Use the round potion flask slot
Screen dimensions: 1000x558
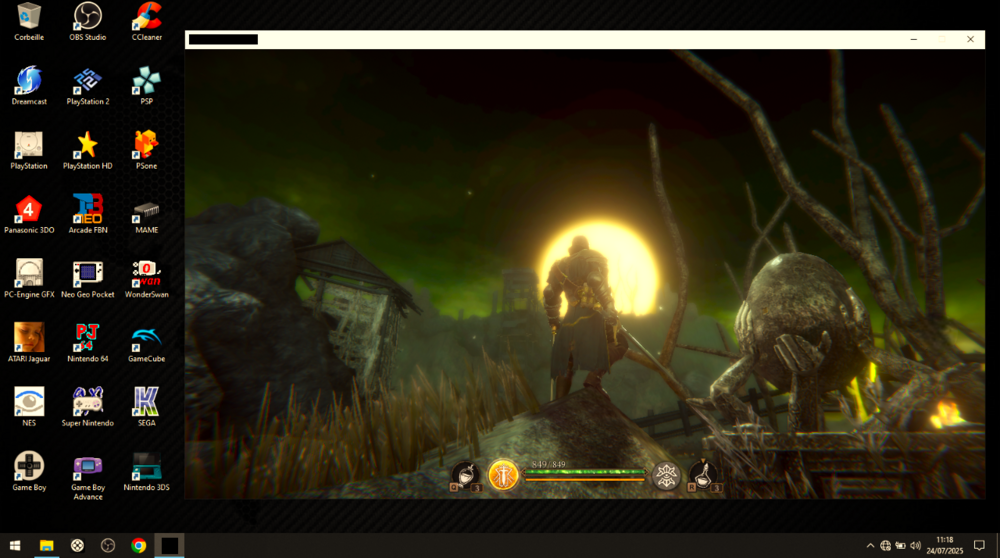click(x=465, y=475)
